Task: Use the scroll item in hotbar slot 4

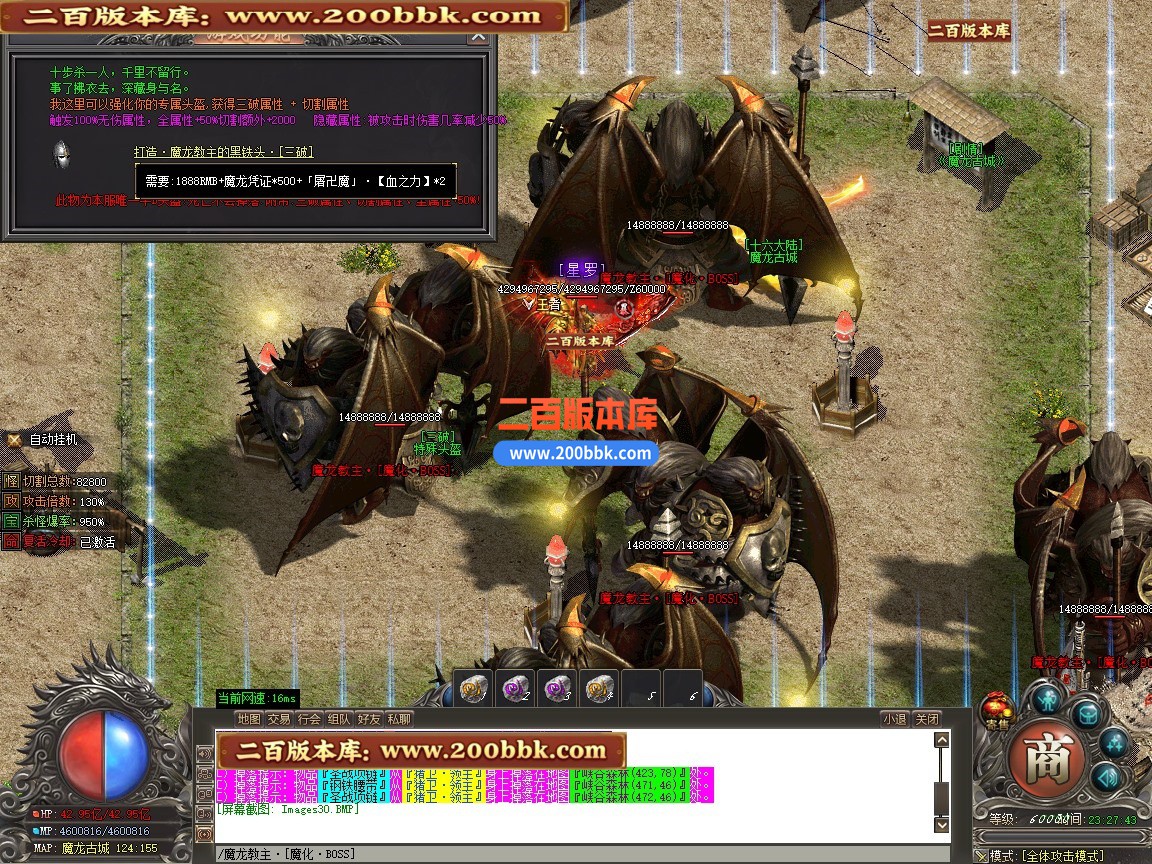Action: tap(599, 689)
